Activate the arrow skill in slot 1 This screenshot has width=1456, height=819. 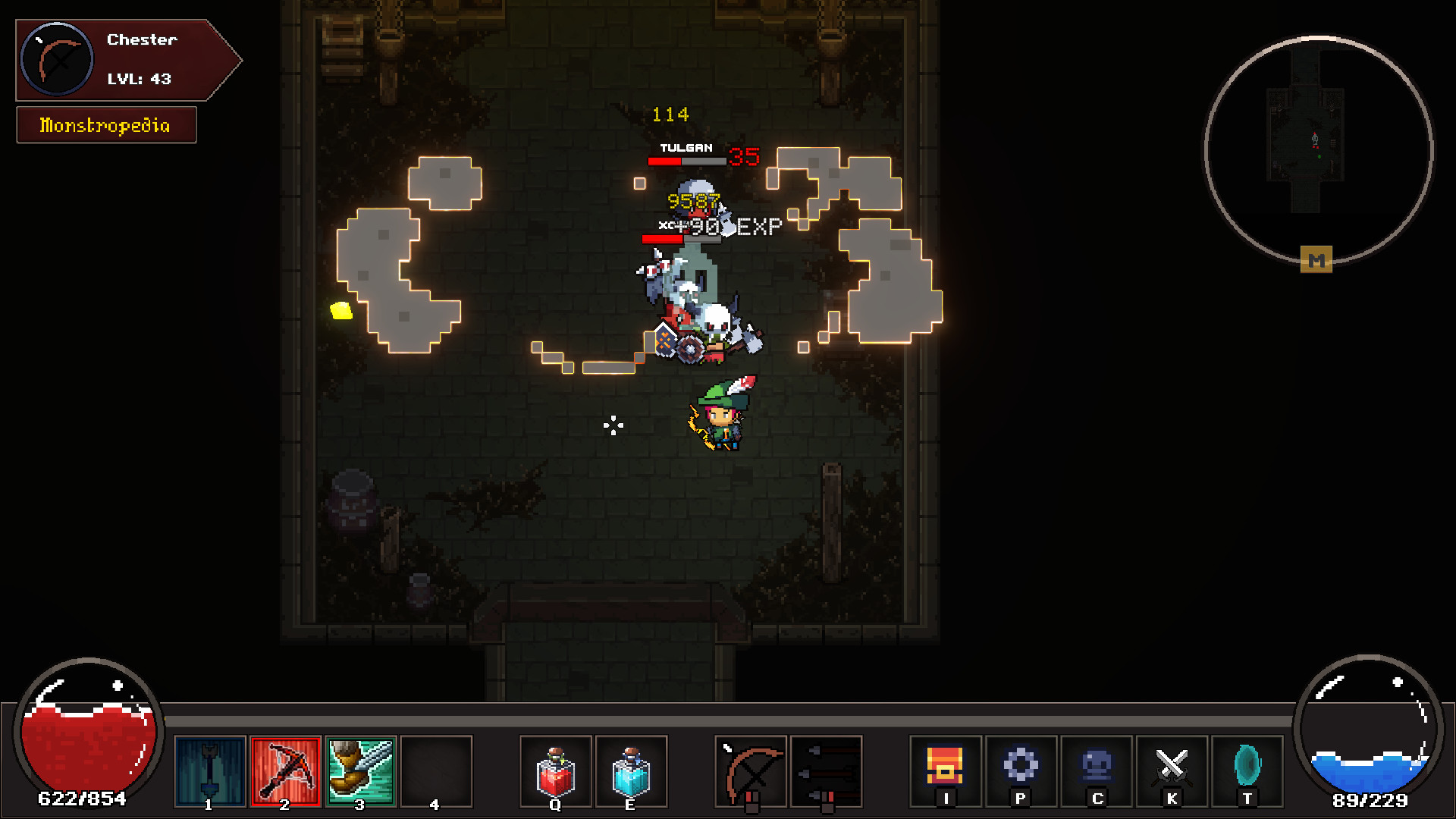209,770
